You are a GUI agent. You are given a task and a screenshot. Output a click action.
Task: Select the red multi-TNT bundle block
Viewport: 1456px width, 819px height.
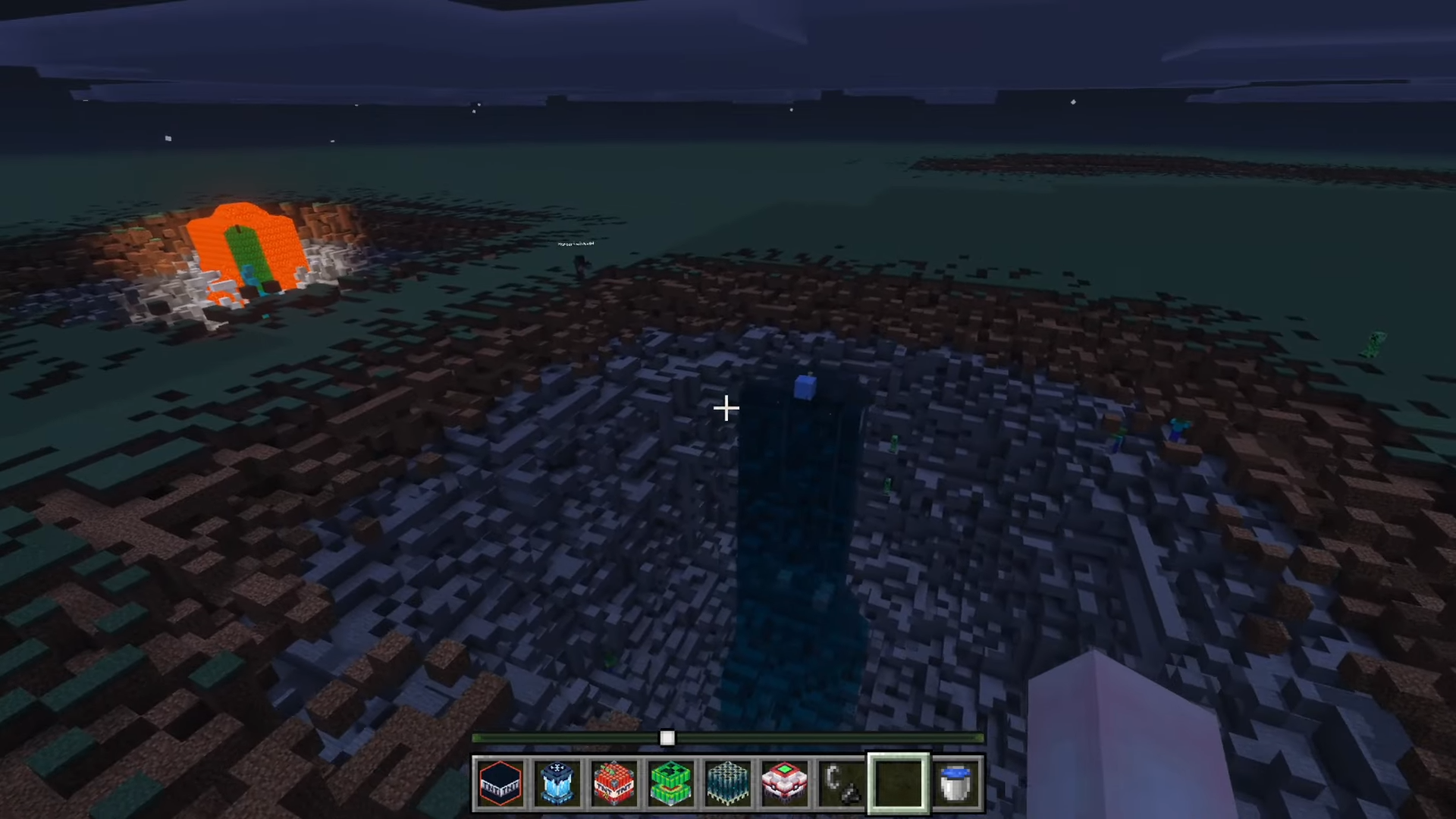pyautogui.click(x=614, y=783)
